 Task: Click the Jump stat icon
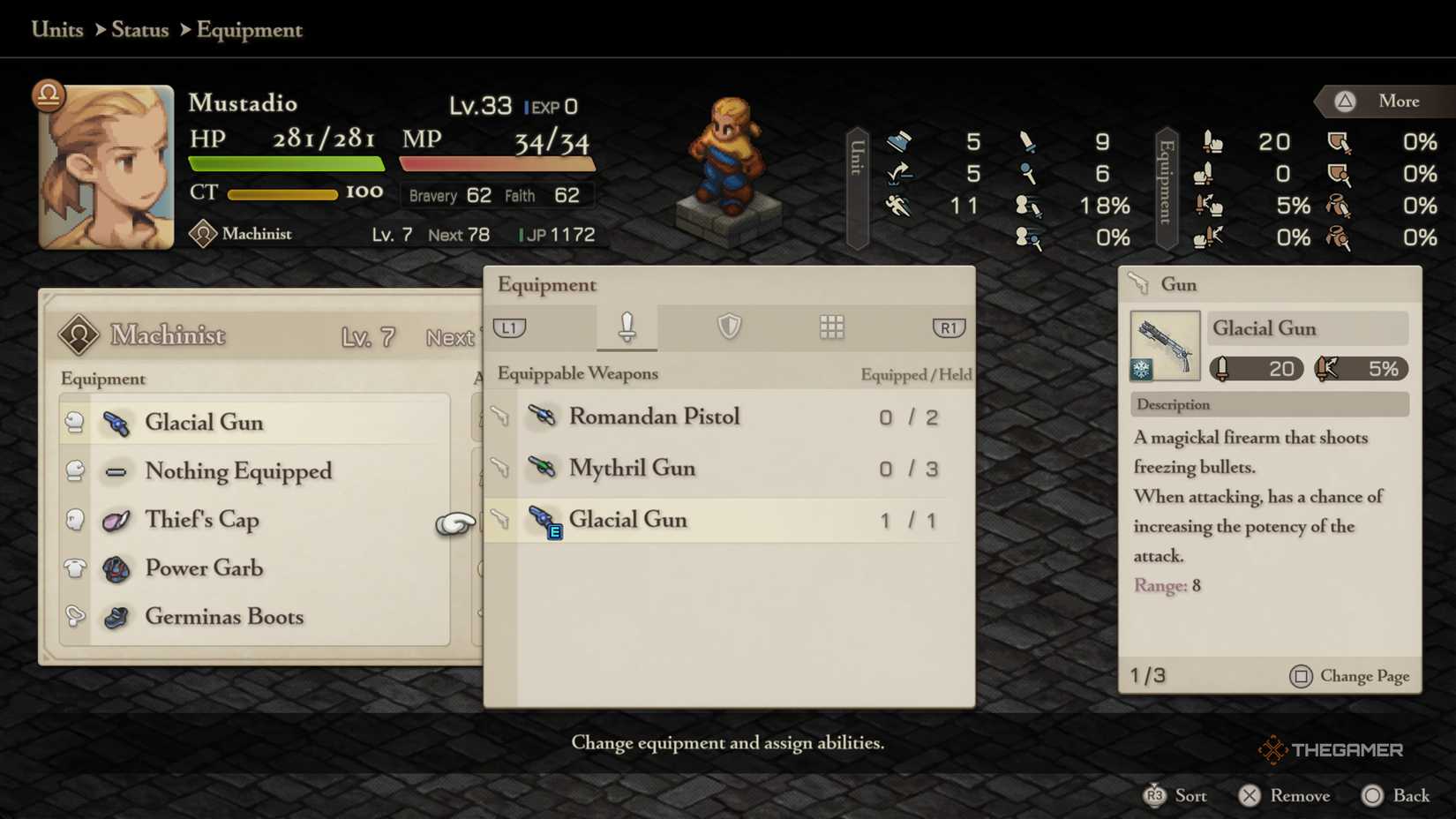point(901,174)
